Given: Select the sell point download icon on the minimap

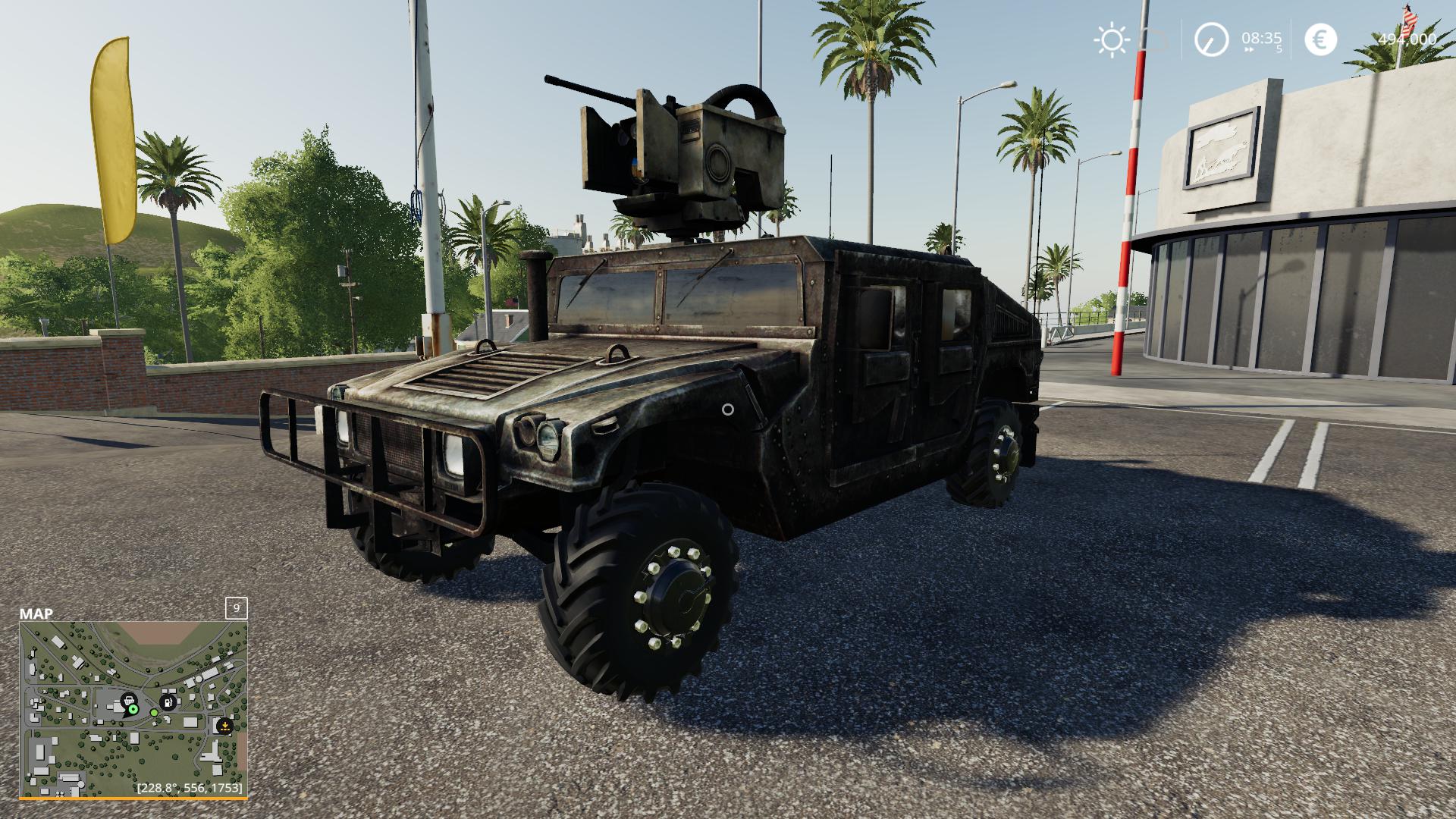Looking at the screenshot, I should pos(224,725).
